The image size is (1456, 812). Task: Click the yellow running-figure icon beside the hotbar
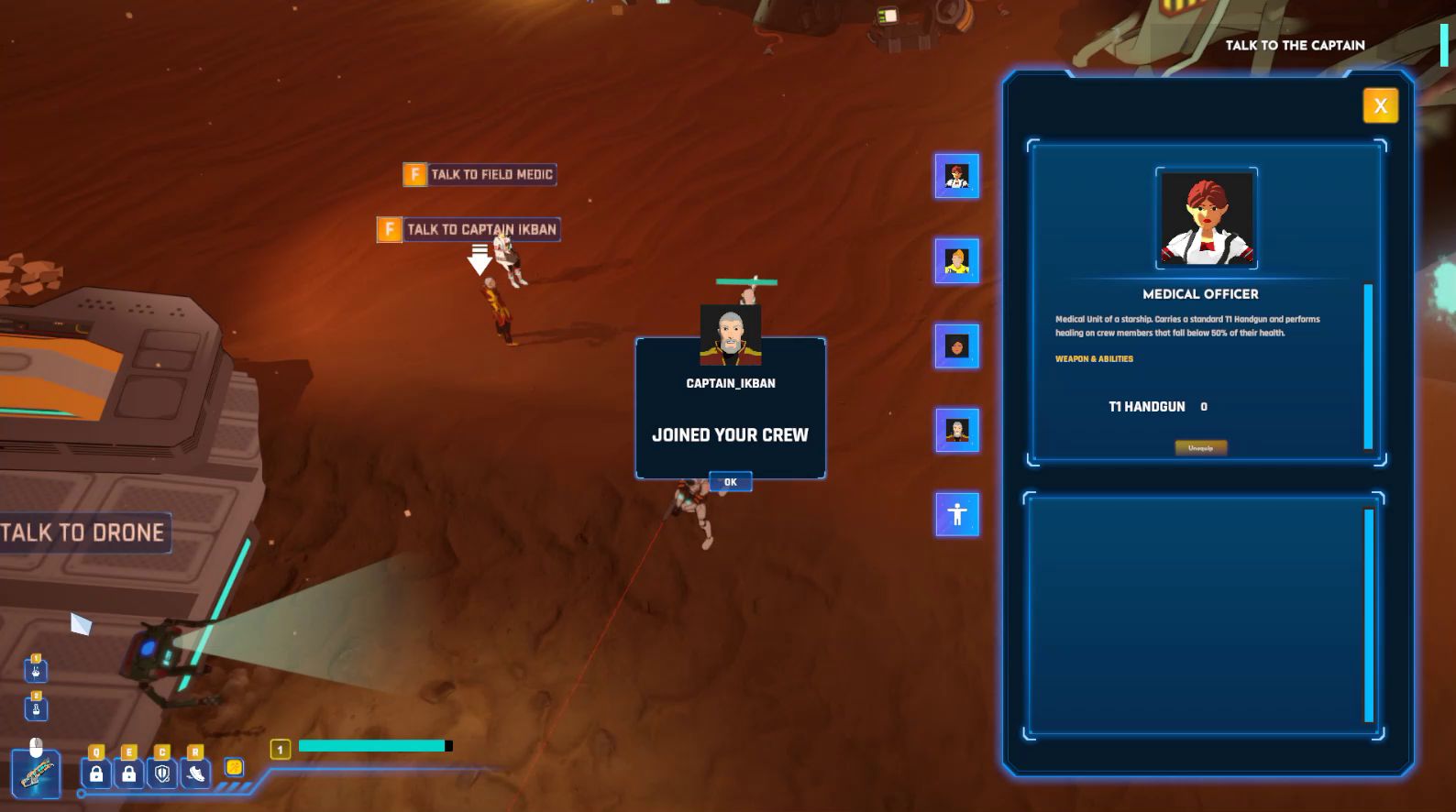tap(232, 769)
